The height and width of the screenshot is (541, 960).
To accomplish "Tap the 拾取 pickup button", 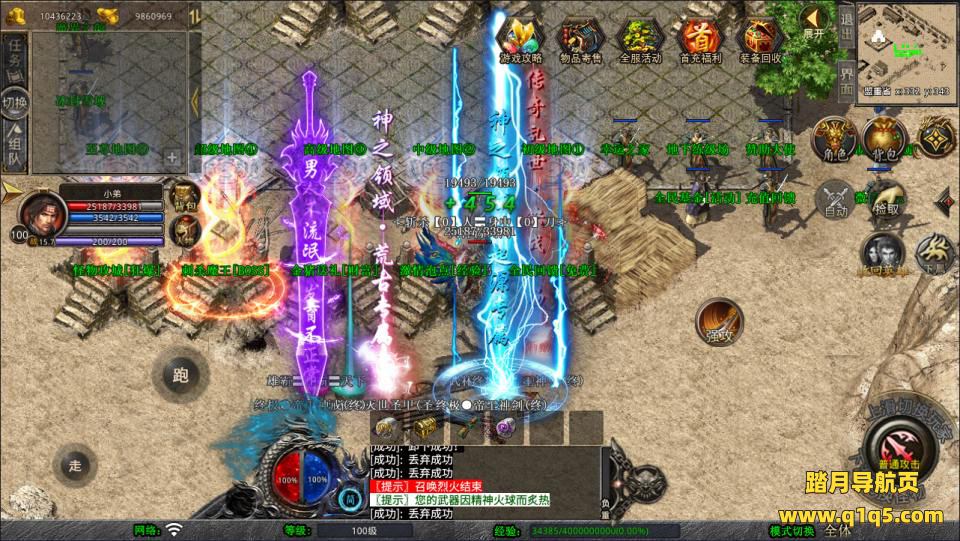I will pos(885,197).
